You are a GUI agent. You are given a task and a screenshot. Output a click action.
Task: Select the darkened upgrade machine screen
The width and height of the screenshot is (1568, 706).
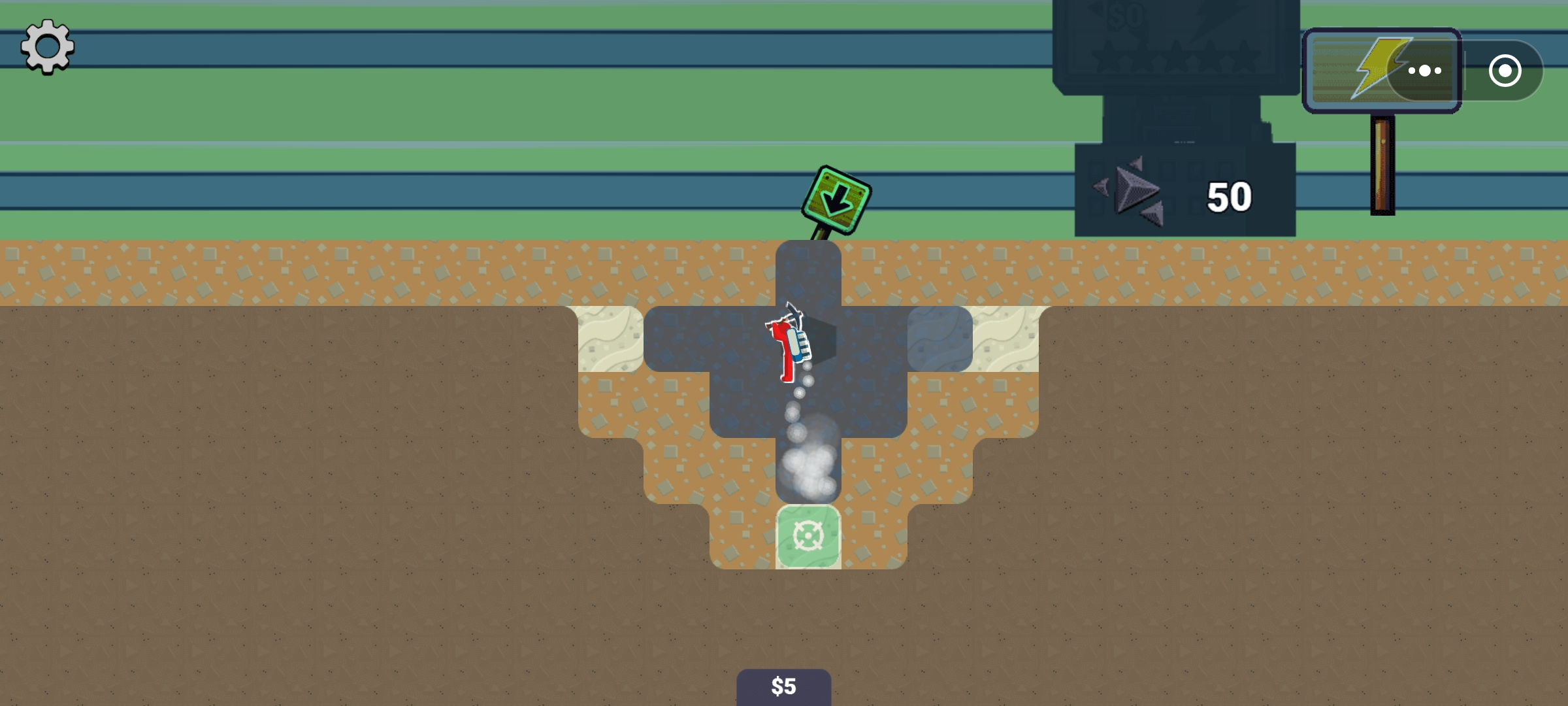pyautogui.click(x=1183, y=118)
